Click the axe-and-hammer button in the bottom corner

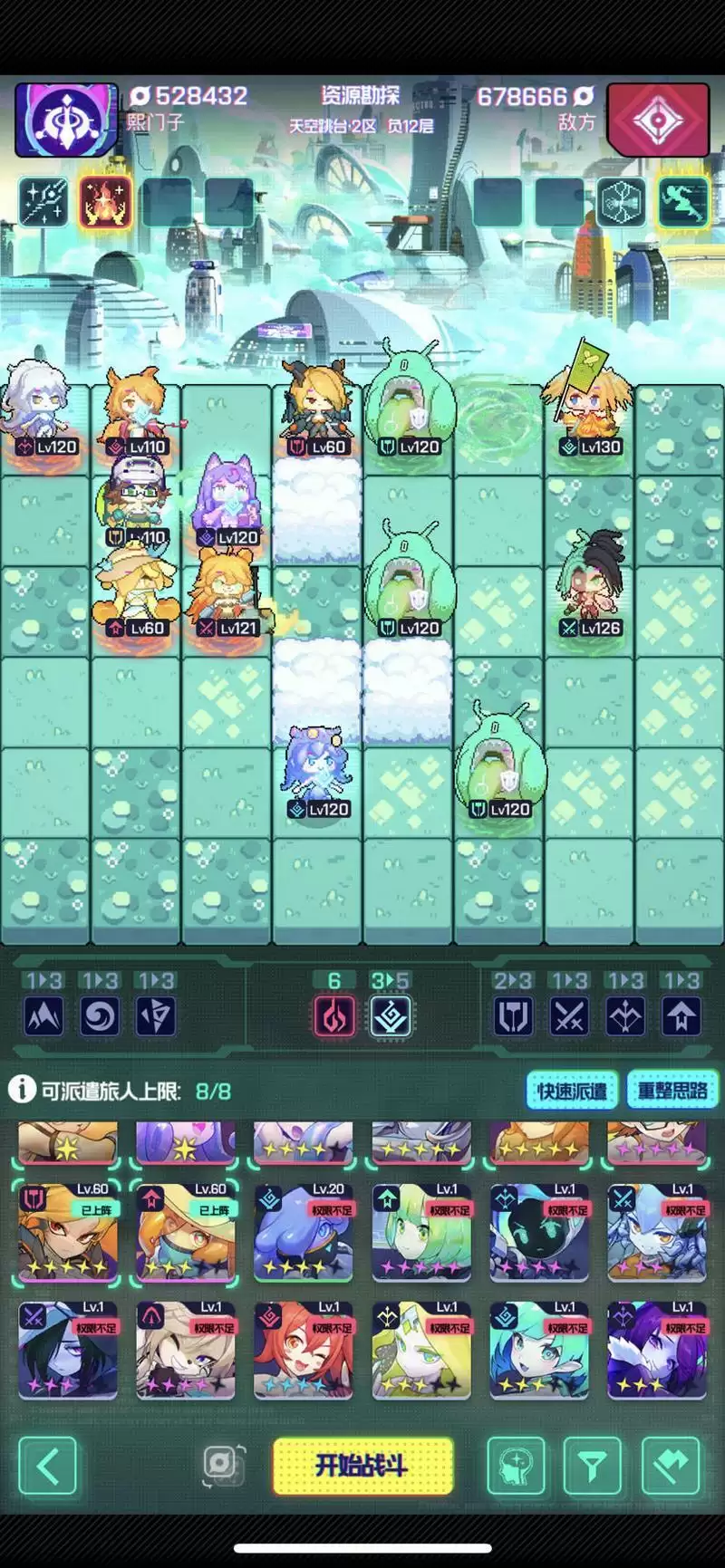[671, 1465]
